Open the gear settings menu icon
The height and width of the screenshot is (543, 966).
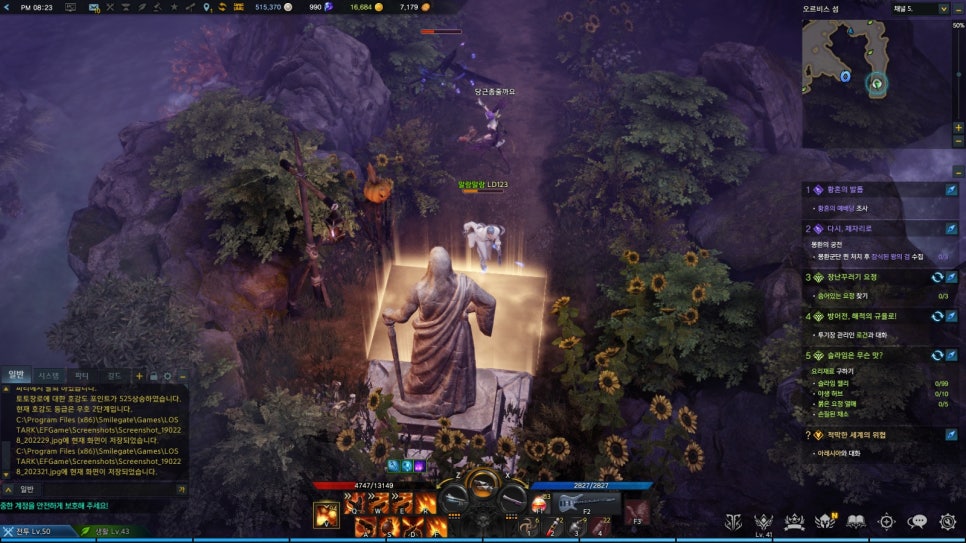pos(947,521)
